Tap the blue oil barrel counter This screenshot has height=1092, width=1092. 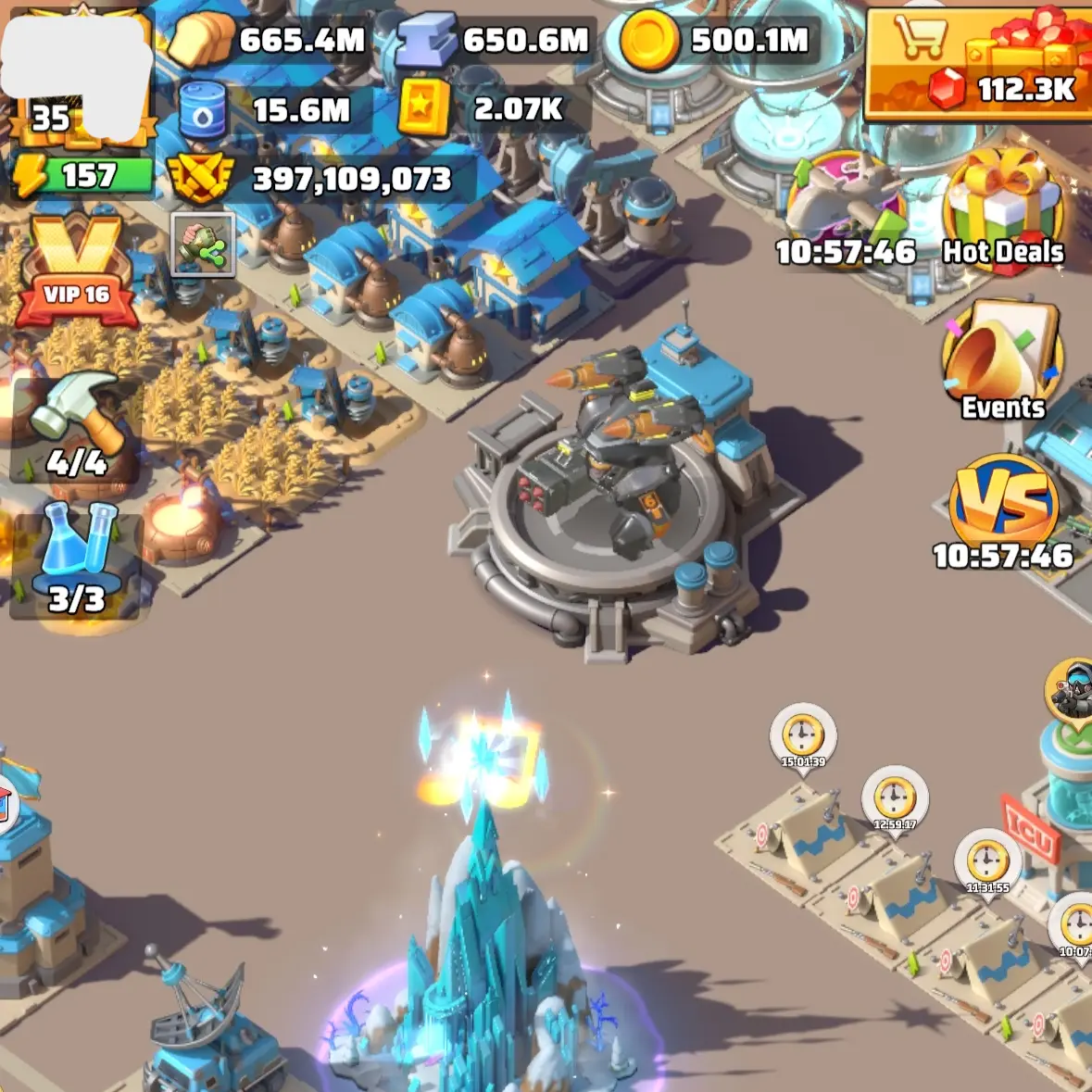269,110
